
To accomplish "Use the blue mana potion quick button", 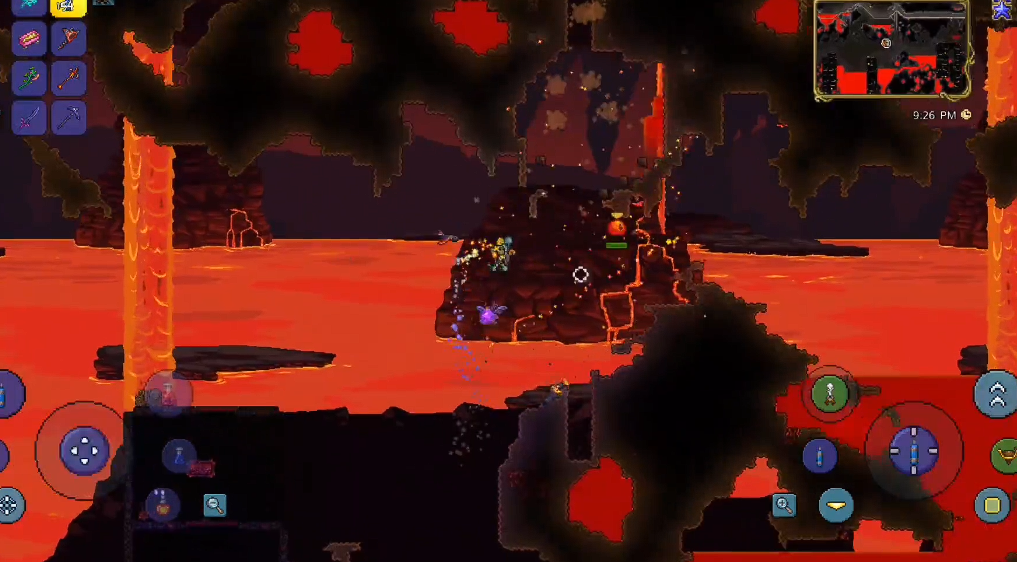I will (x=179, y=456).
